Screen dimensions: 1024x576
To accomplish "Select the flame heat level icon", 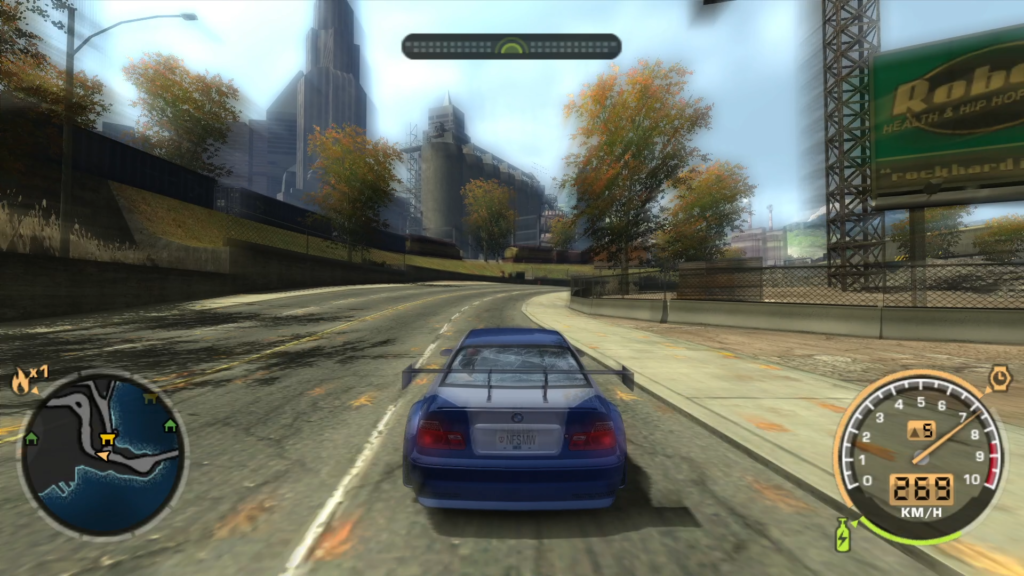I will click(x=22, y=380).
